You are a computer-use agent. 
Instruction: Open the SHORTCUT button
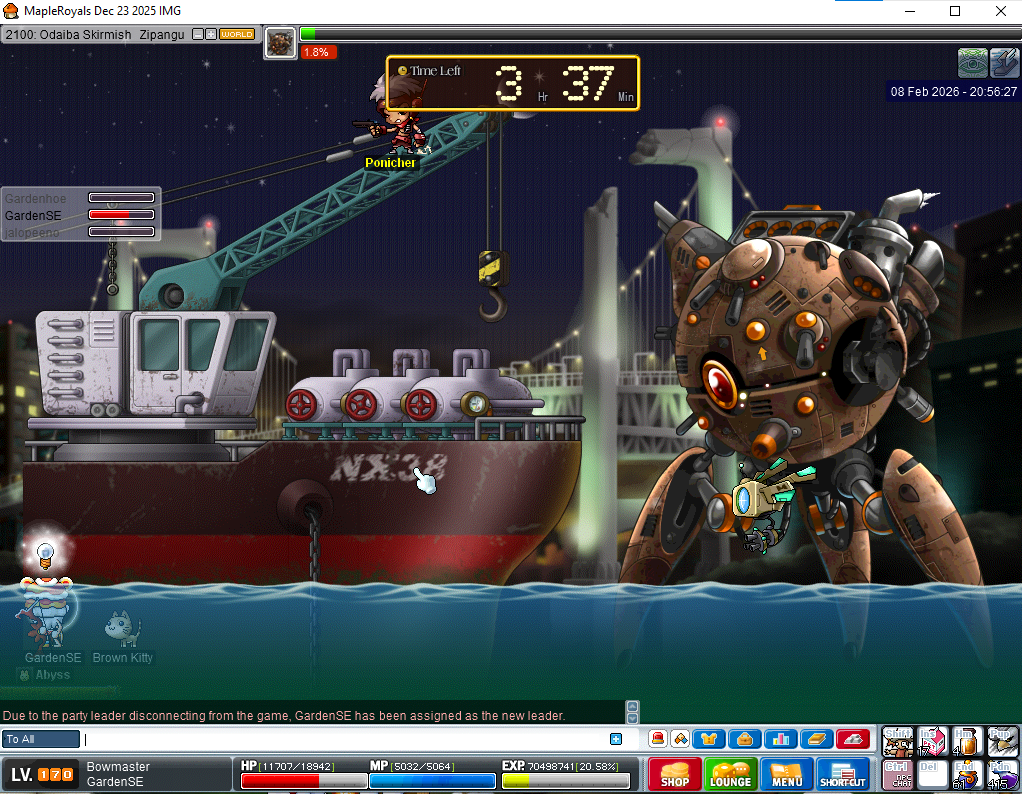[x=843, y=775]
